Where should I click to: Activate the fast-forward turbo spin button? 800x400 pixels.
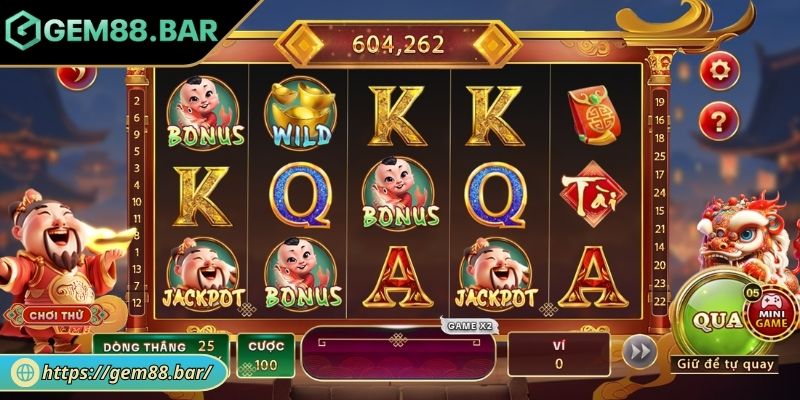(x=639, y=351)
